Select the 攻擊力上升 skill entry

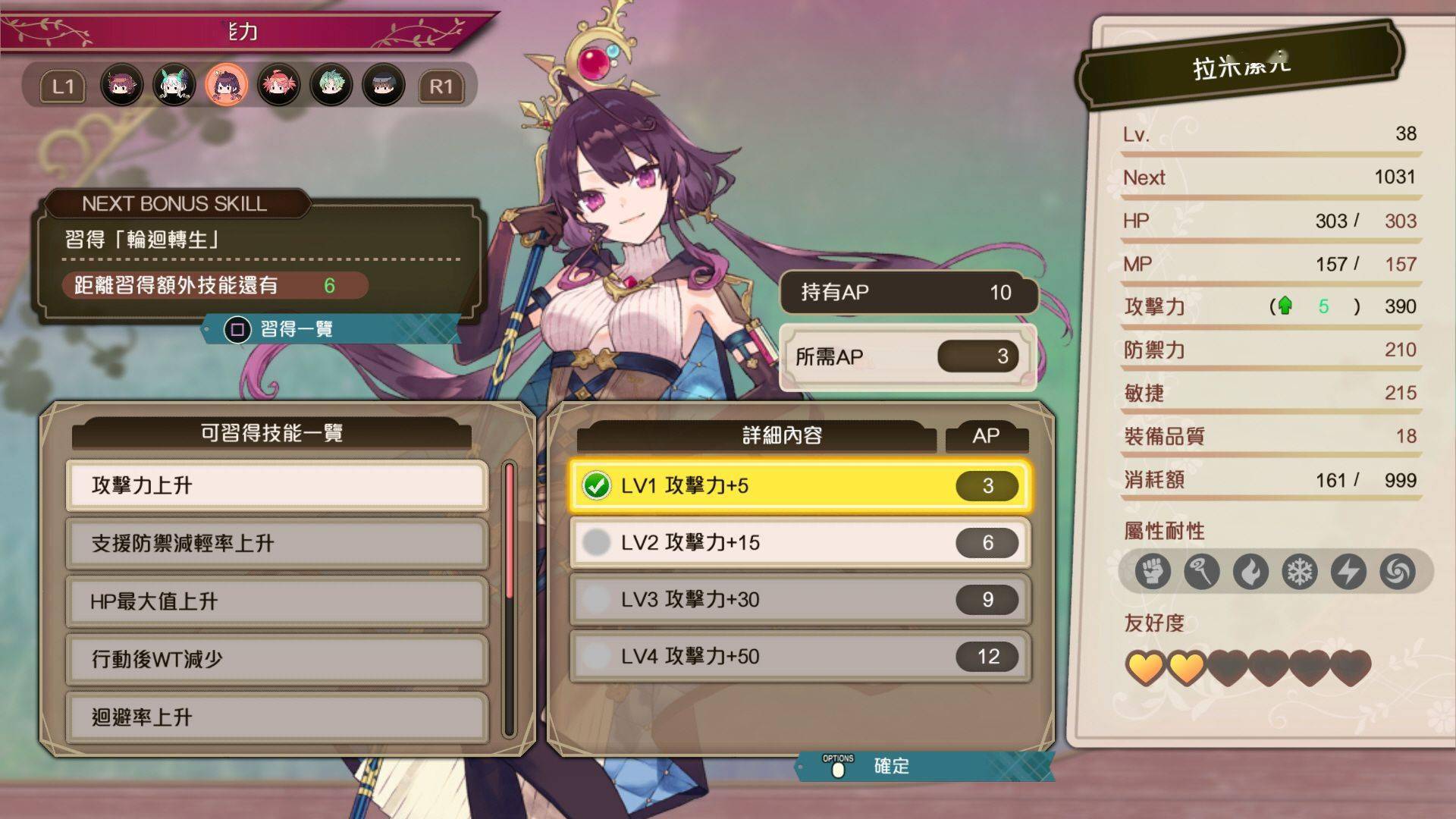pyautogui.click(x=277, y=485)
